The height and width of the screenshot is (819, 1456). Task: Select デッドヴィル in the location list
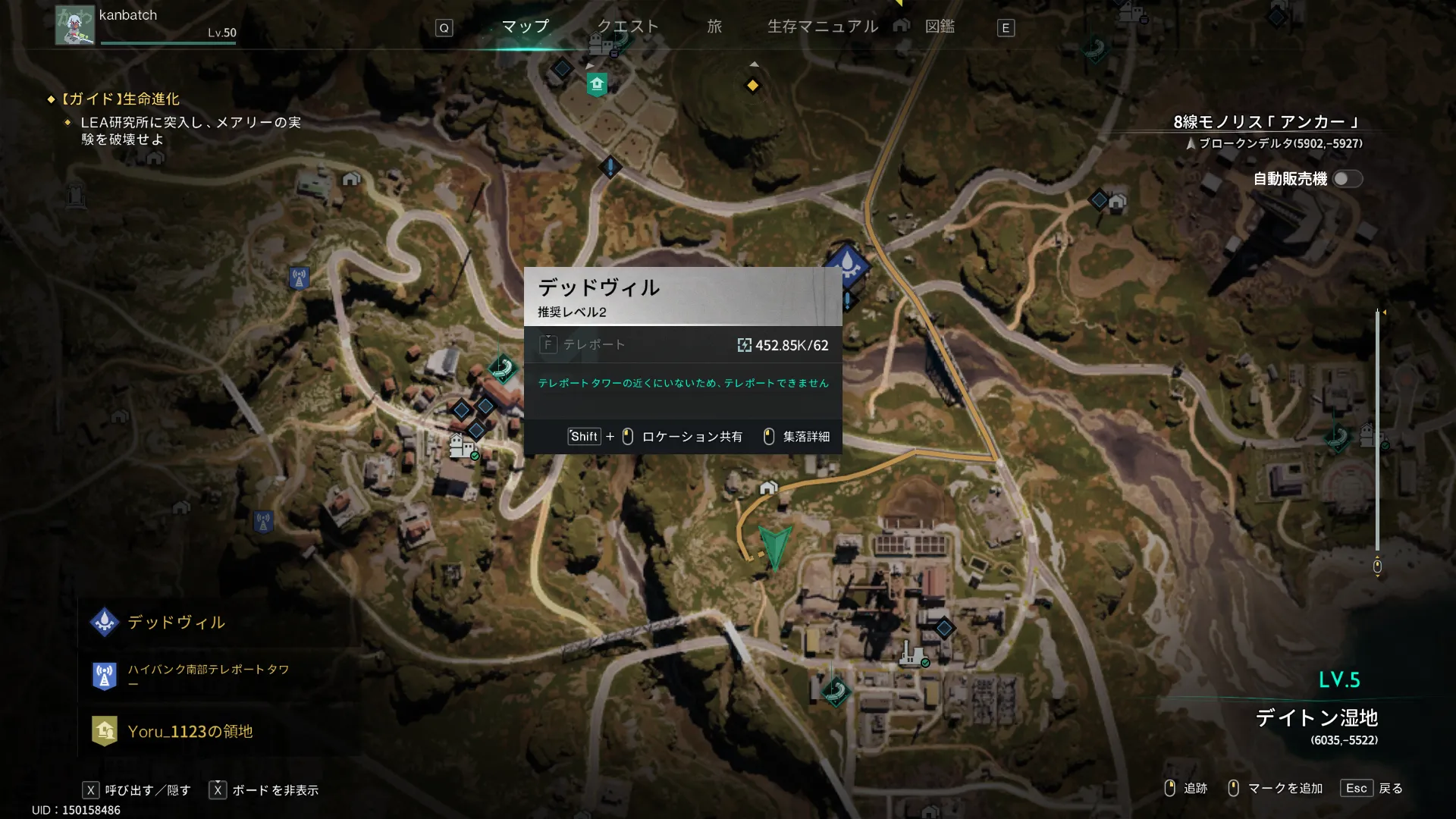pyautogui.click(x=176, y=623)
